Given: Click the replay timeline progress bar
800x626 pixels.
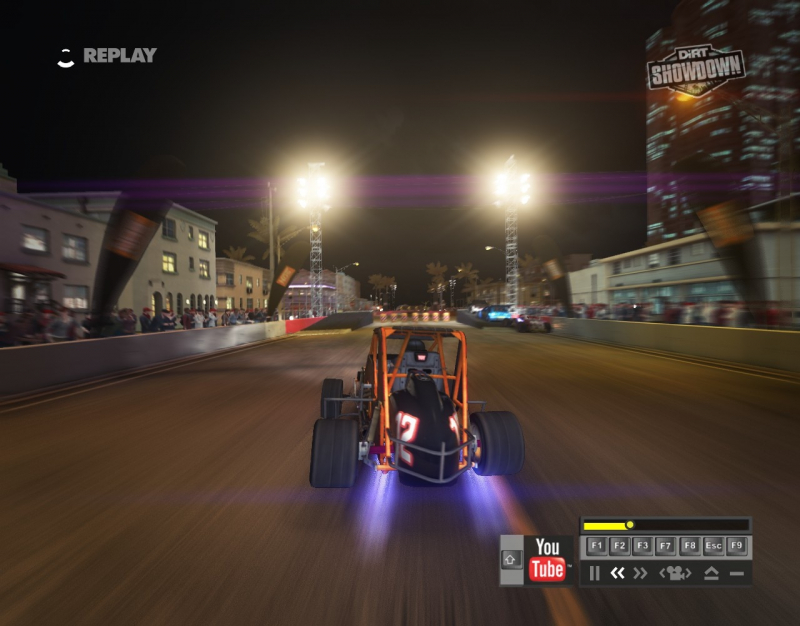Looking at the screenshot, I should [x=665, y=525].
